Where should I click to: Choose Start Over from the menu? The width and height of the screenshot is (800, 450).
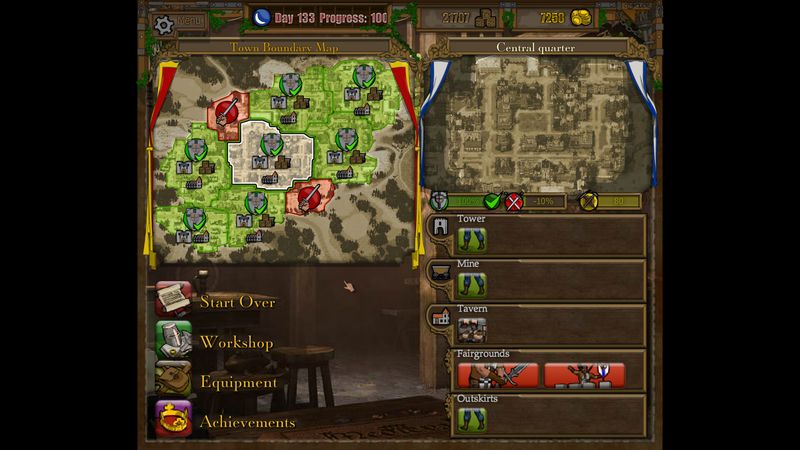(x=237, y=301)
